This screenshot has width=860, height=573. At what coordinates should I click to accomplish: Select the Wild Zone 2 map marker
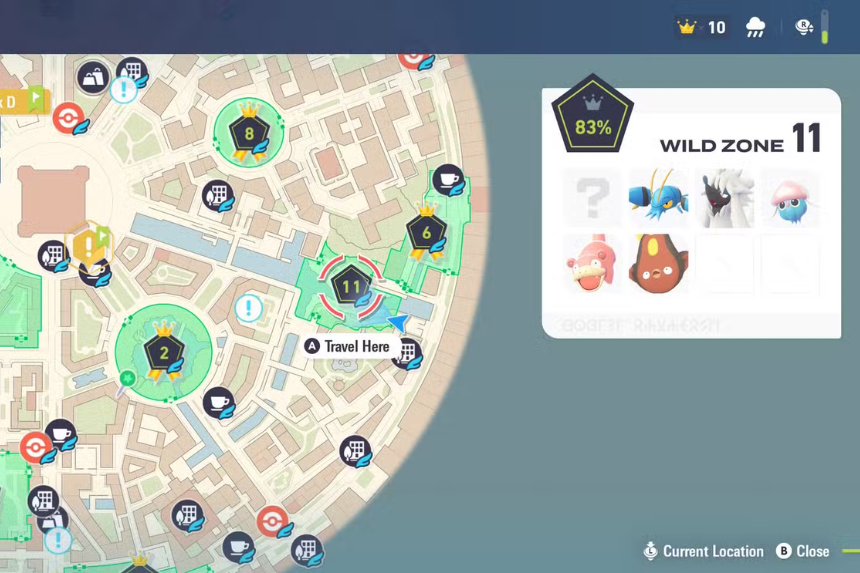[164, 351]
